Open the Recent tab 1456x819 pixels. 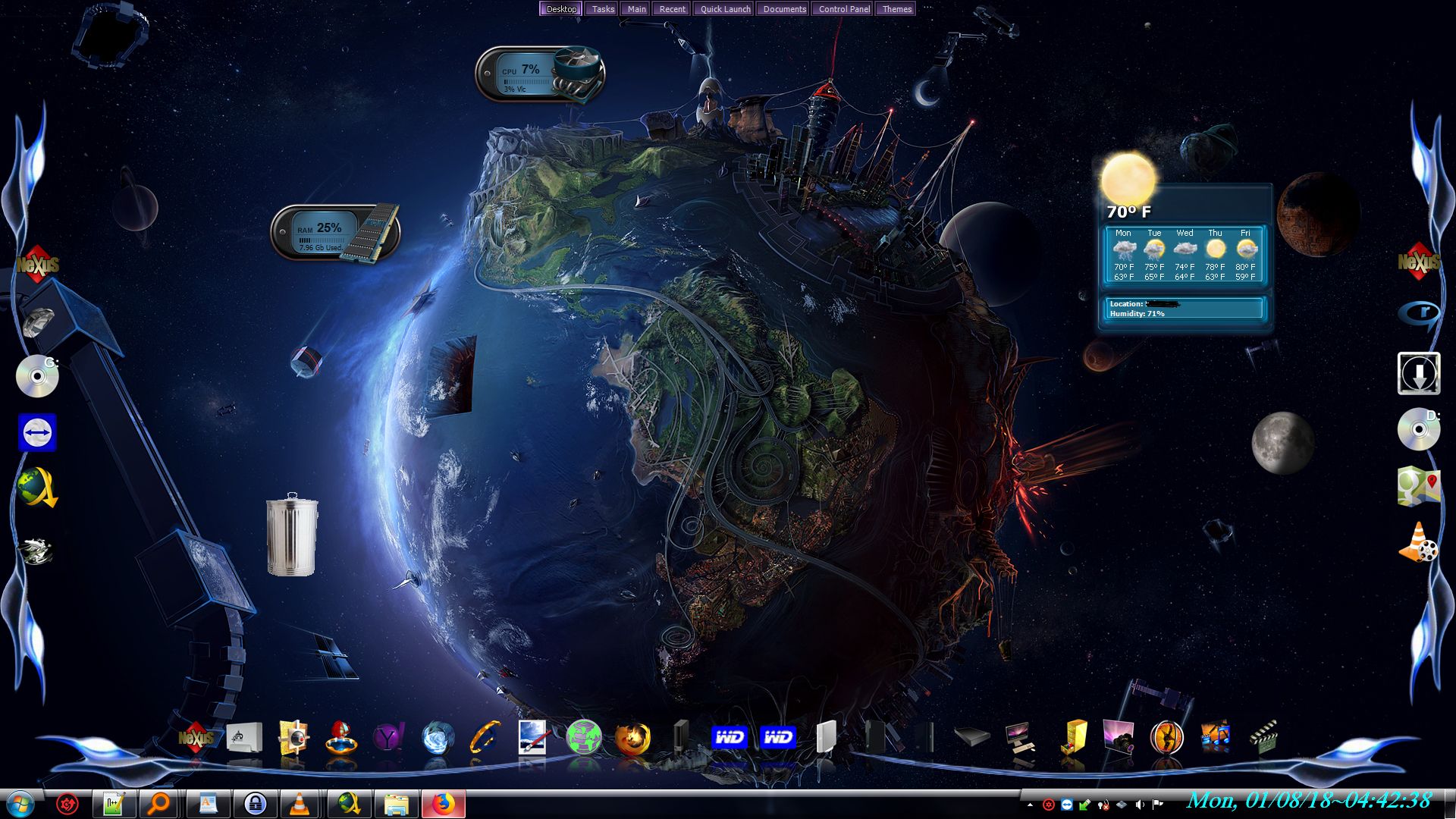(x=672, y=9)
